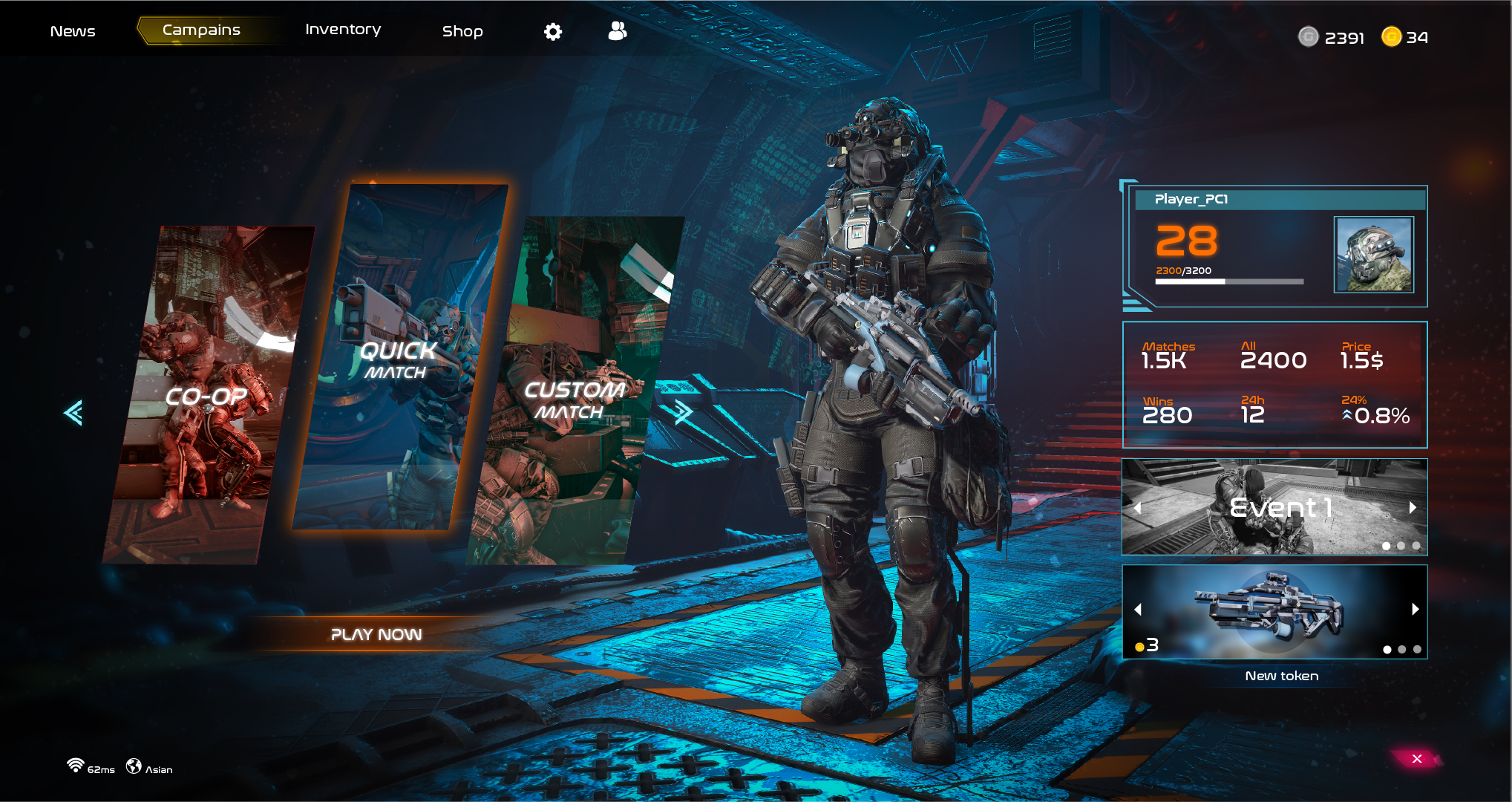Viewport: 1512px width, 802px height.
Task: Open settings via the gear icon
Action: coord(553,31)
